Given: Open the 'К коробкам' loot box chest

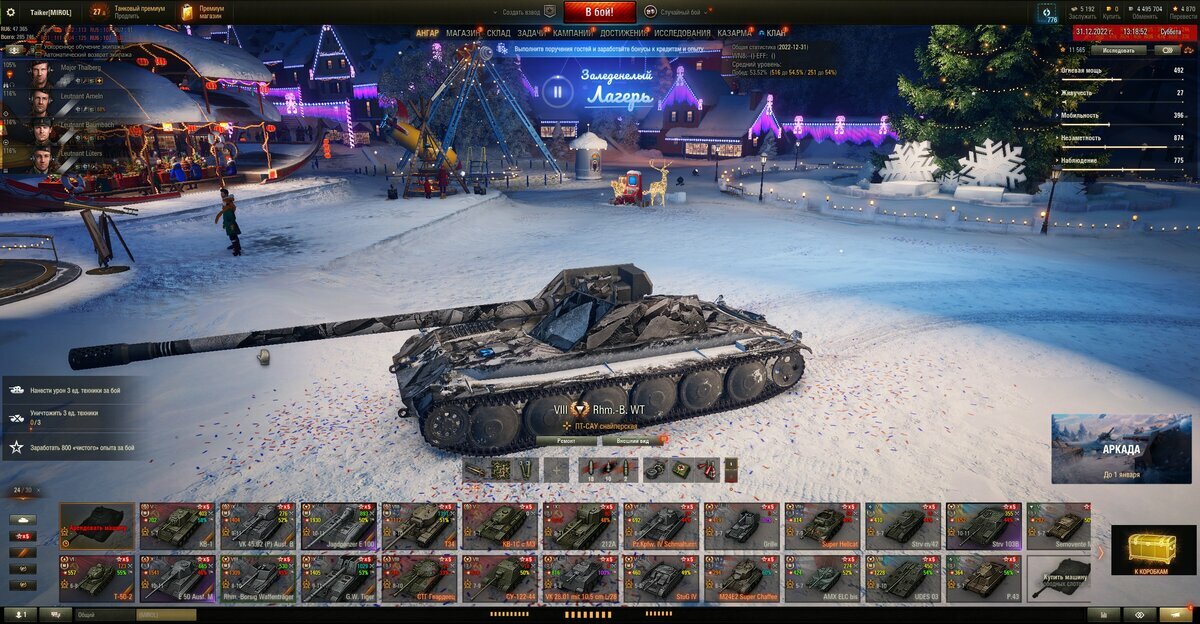Looking at the screenshot, I should (1153, 551).
